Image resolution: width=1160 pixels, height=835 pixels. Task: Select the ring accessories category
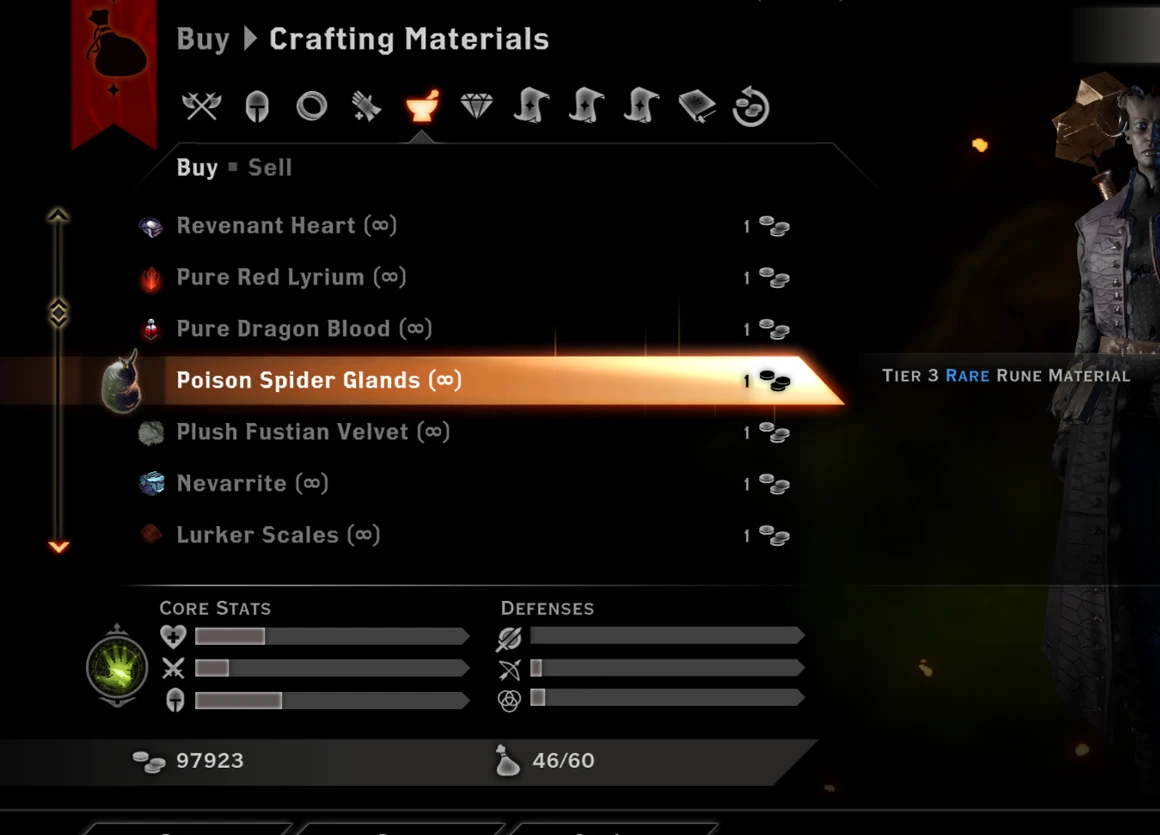pos(312,106)
